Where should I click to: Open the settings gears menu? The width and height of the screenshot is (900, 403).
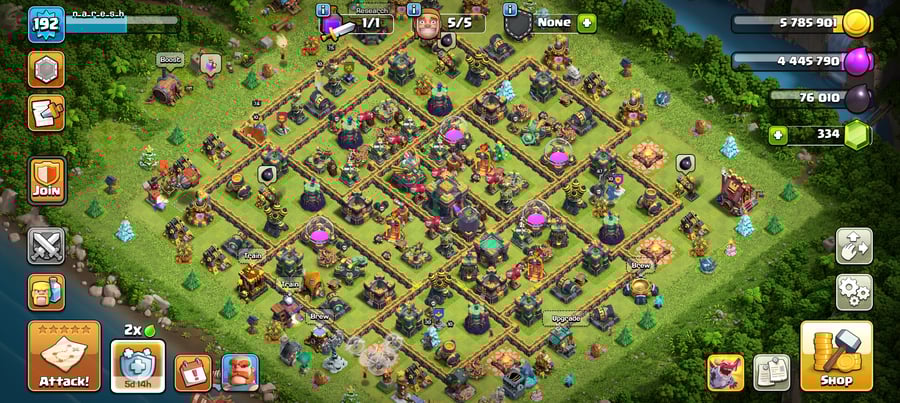coord(854,292)
